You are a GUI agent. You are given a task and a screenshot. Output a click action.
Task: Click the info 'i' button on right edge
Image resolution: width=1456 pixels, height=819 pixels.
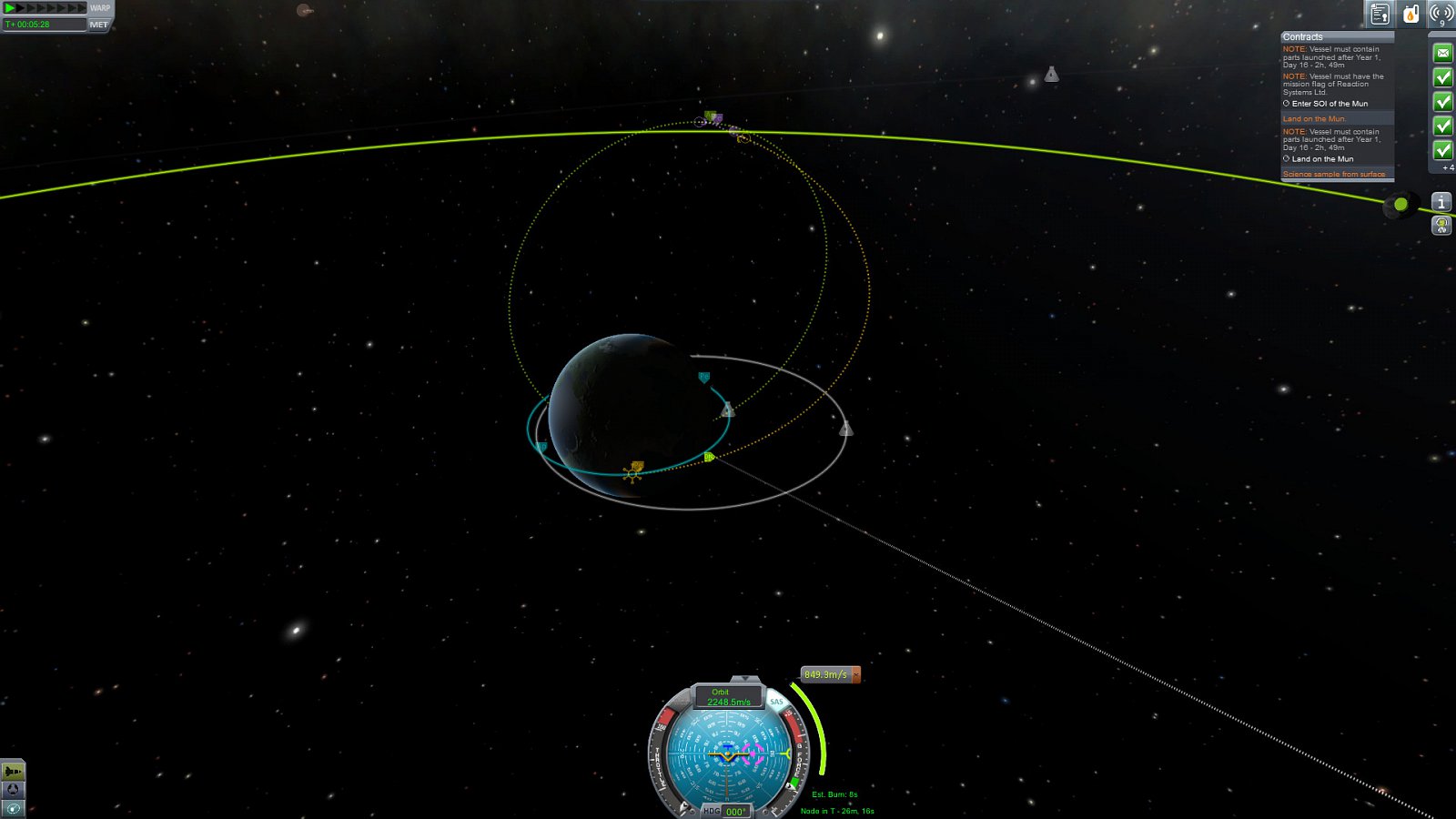1441,202
